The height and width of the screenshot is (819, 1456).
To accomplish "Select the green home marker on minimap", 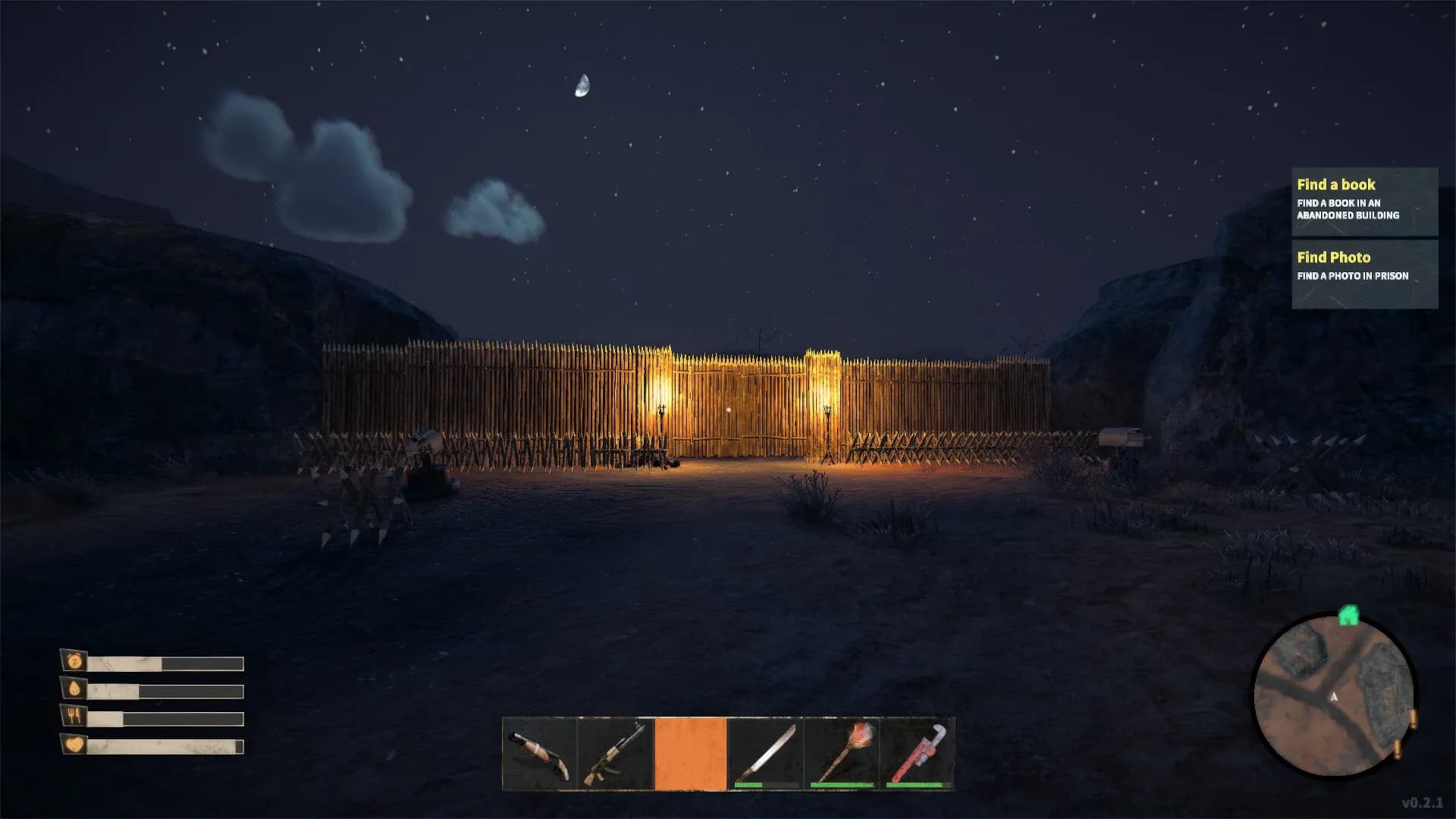I will (x=1348, y=615).
